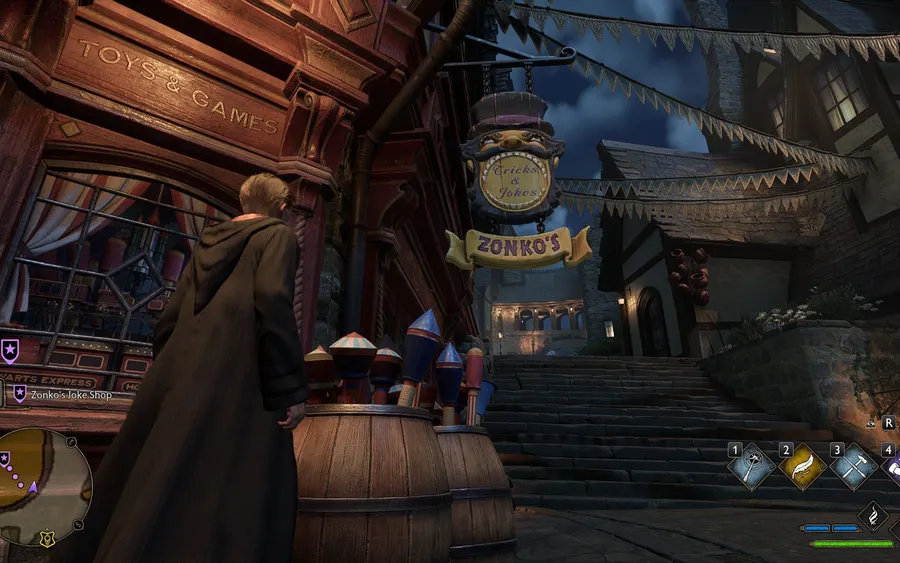Select the Repair spell in slot 1
Screen dimensions: 900x563
(x=752, y=466)
